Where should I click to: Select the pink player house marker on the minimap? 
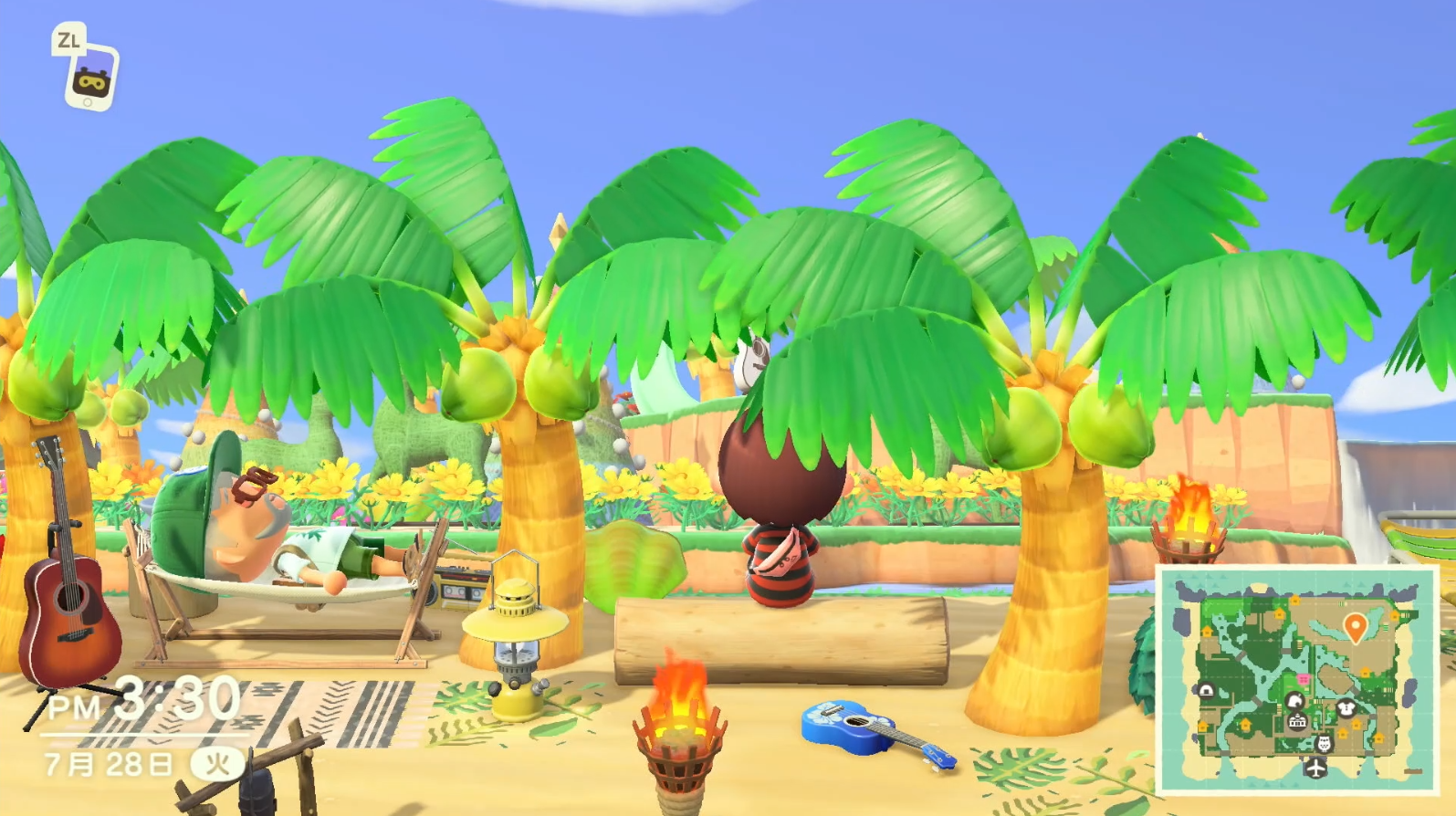[x=1303, y=679]
